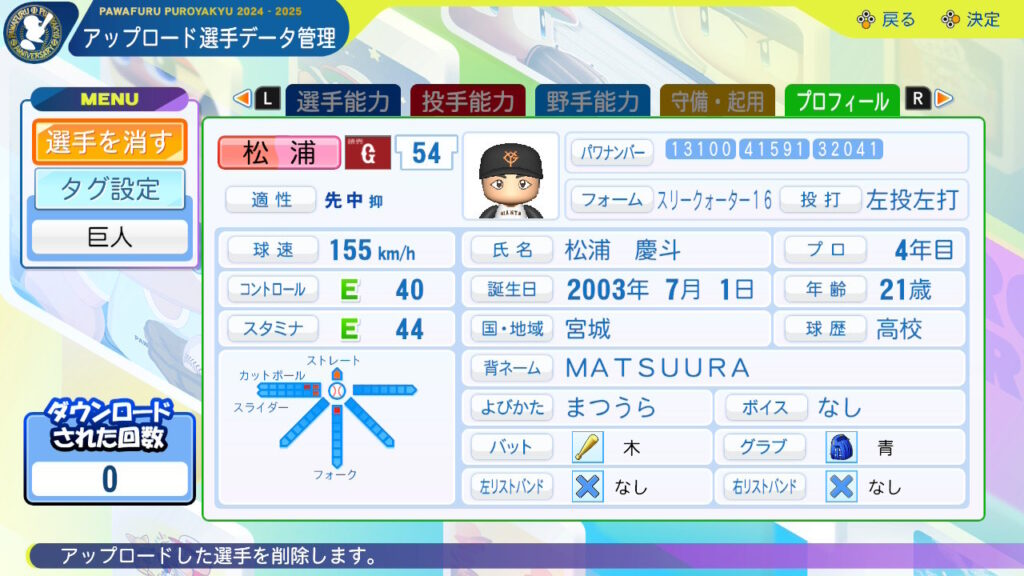This screenshot has width=1024, height=576.
Task: Show the 野手能力 tab
Action: (593, 101)
